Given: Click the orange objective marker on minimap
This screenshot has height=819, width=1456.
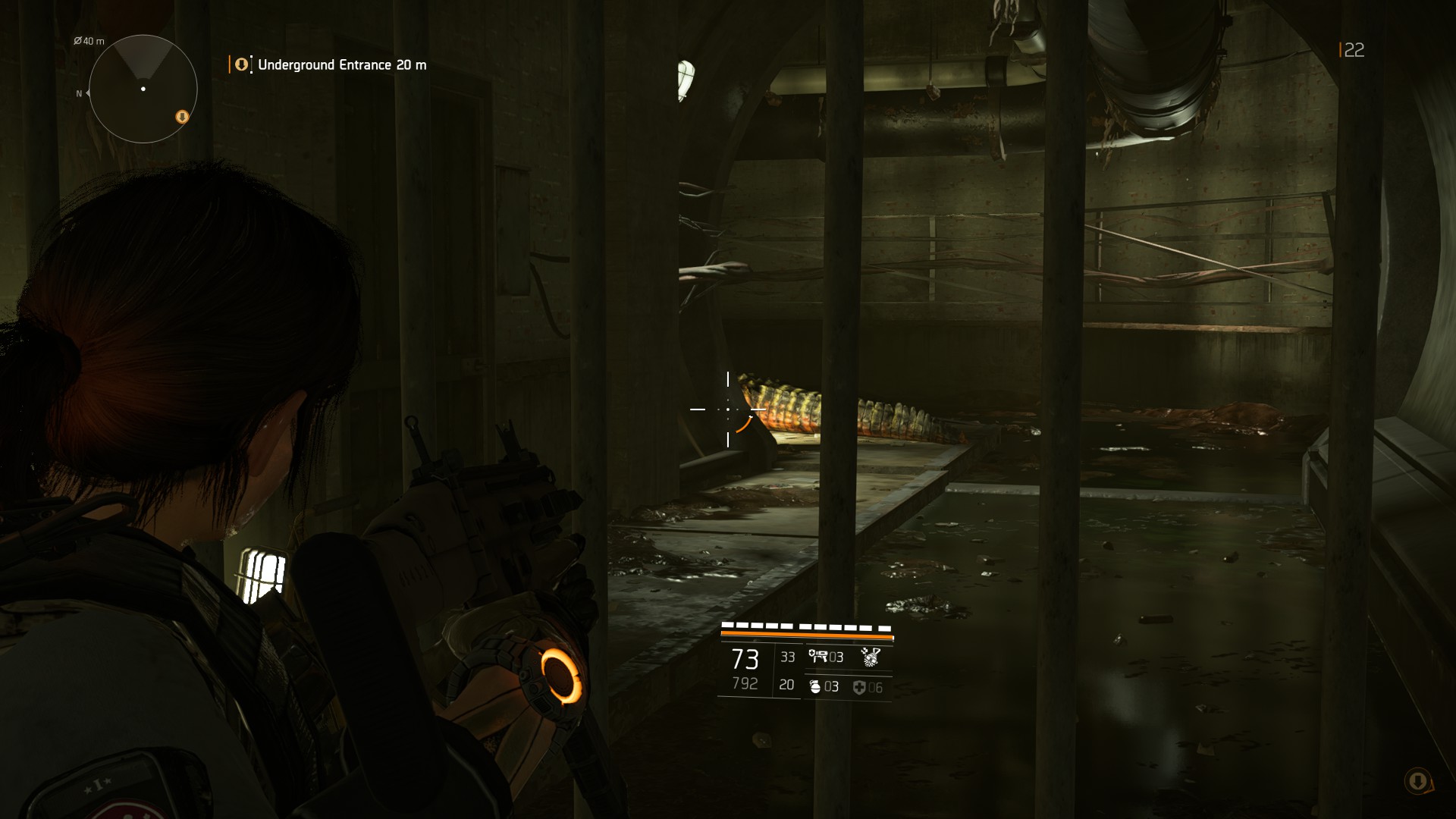Looking at the screenshot, I should point(182,117).
